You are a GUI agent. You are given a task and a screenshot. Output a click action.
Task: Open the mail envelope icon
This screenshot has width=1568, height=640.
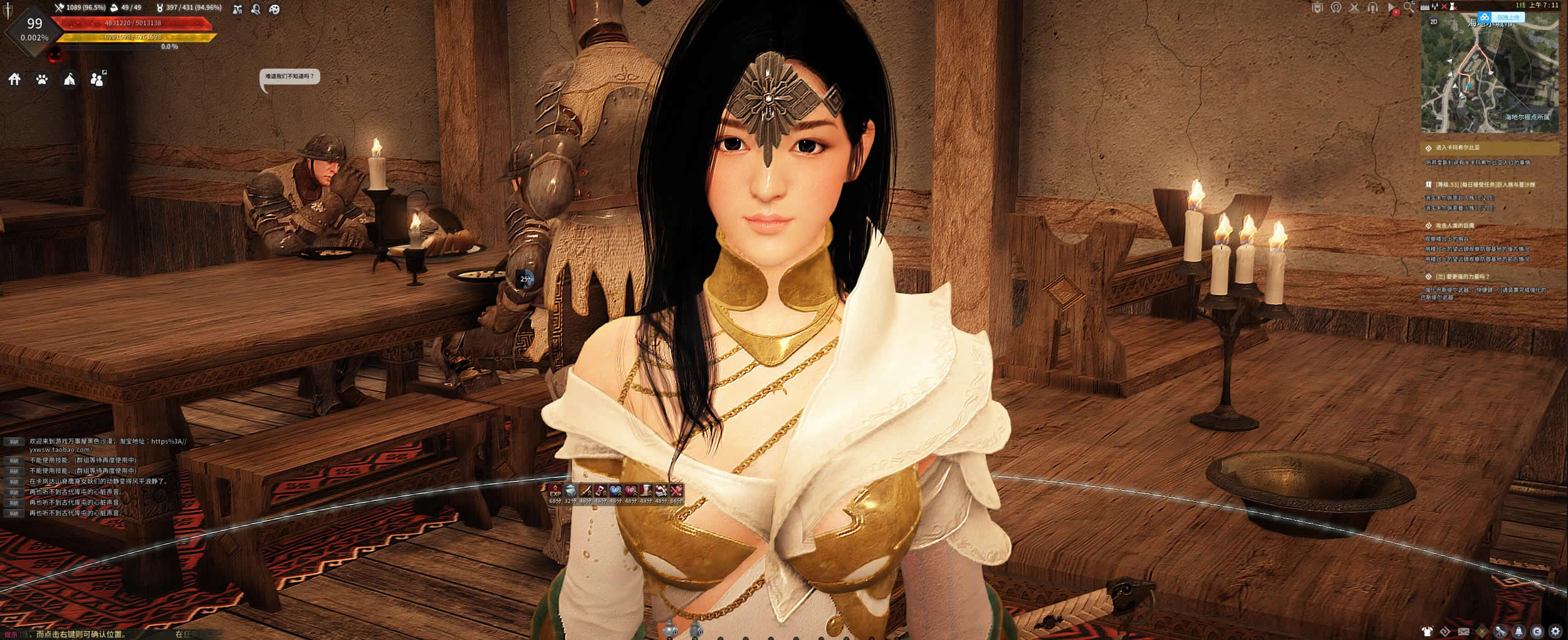click(1463, 631)
